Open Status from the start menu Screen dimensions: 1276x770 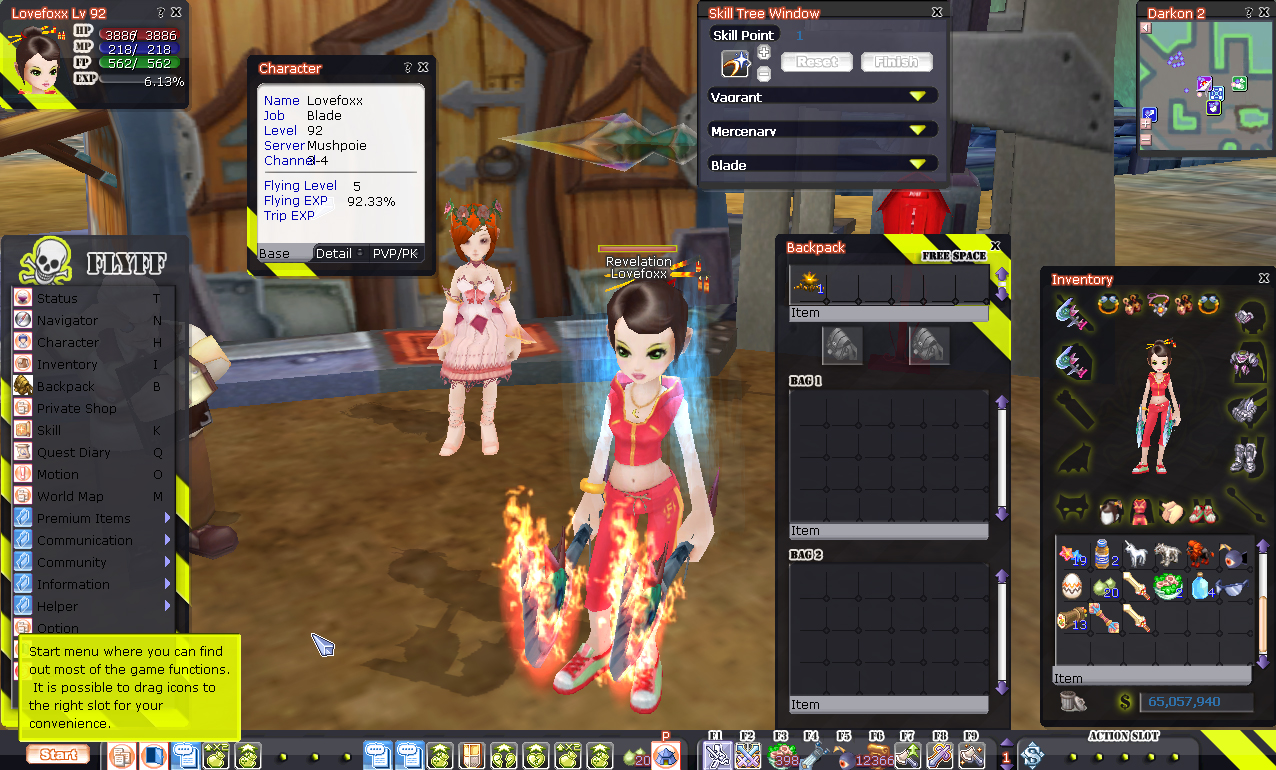(x=57, y=299)
